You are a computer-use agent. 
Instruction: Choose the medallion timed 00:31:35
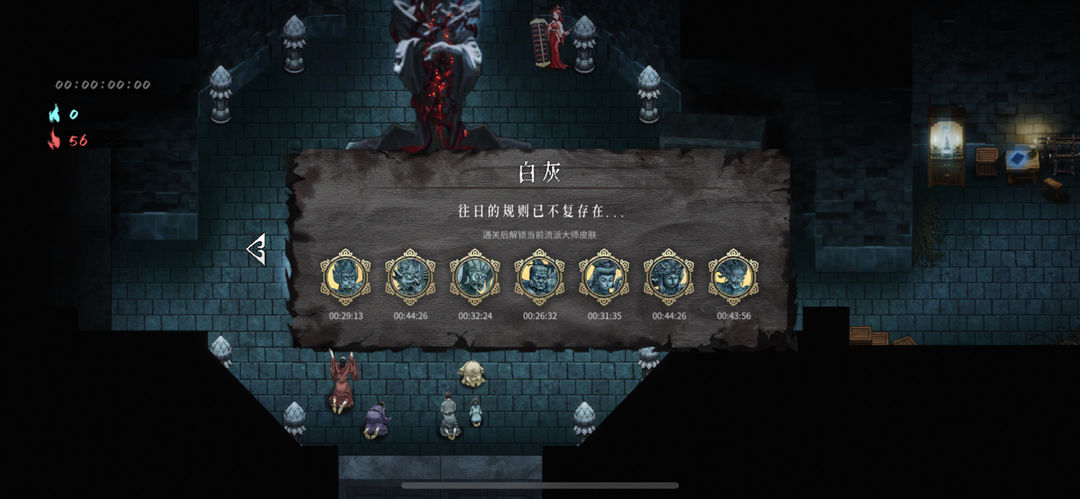pos(604,277)
